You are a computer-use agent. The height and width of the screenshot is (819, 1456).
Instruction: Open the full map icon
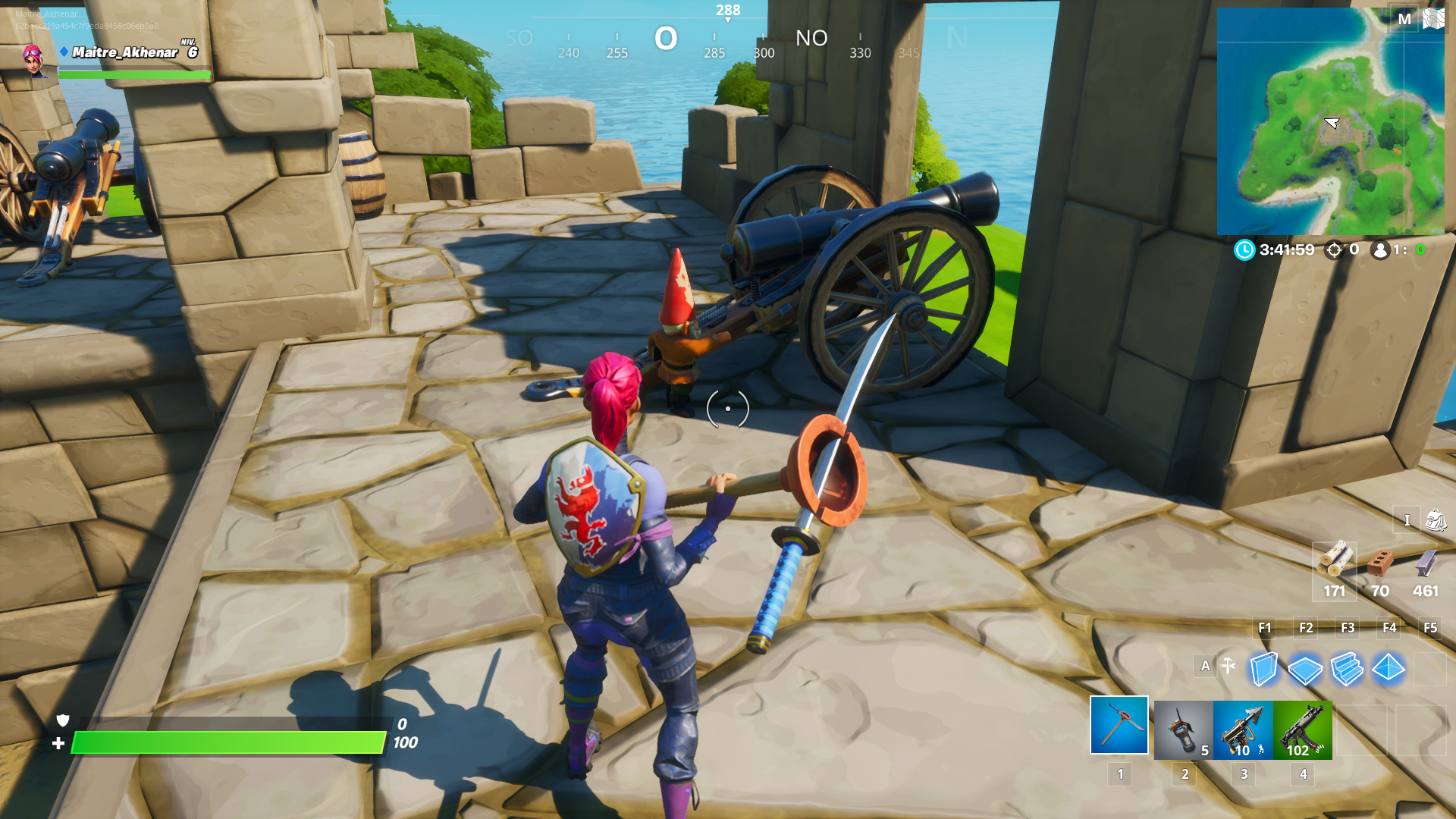pos(1433,18)
